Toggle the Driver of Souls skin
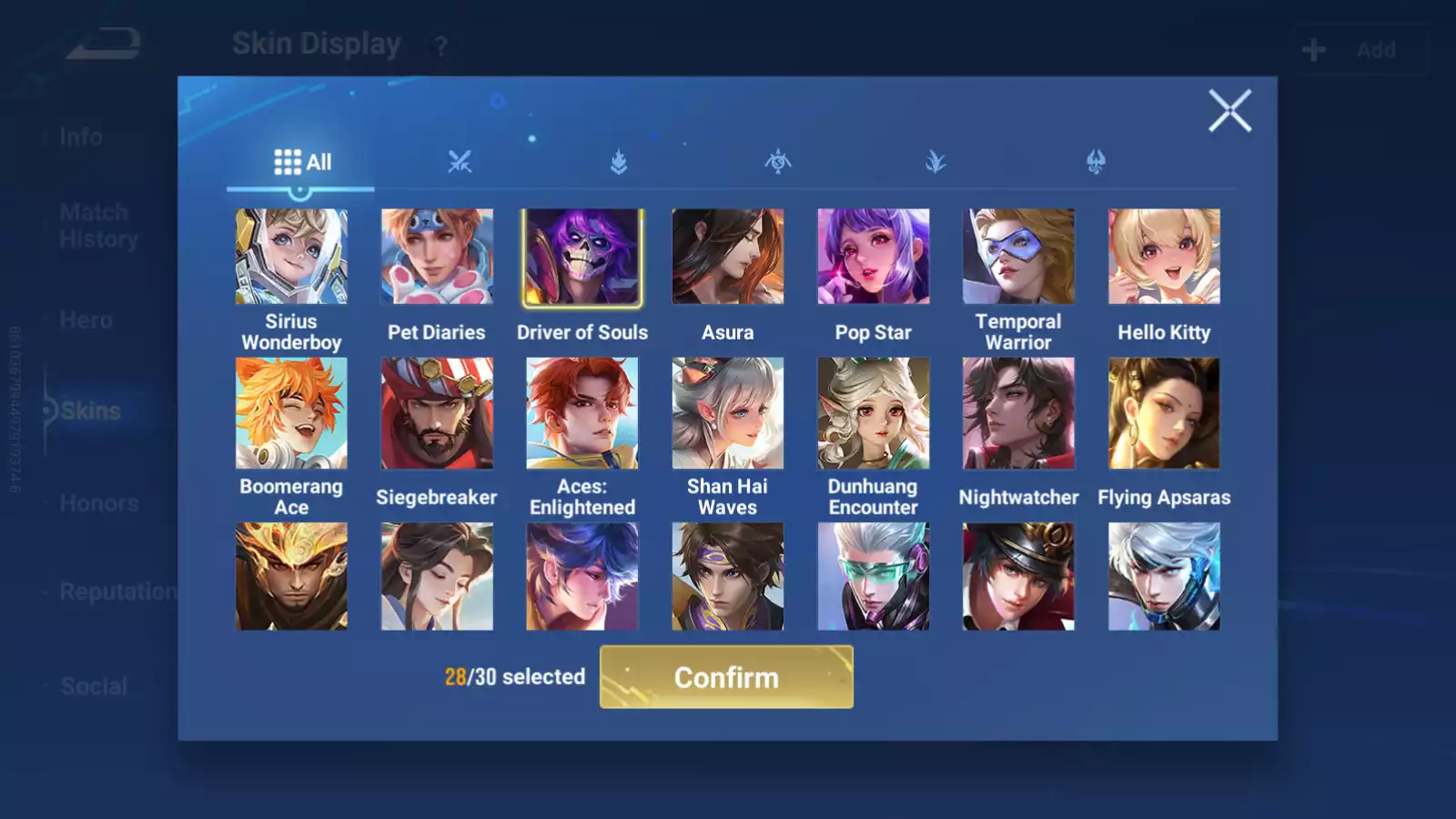Screen dimensions: 1456x819 coord(582,258)
